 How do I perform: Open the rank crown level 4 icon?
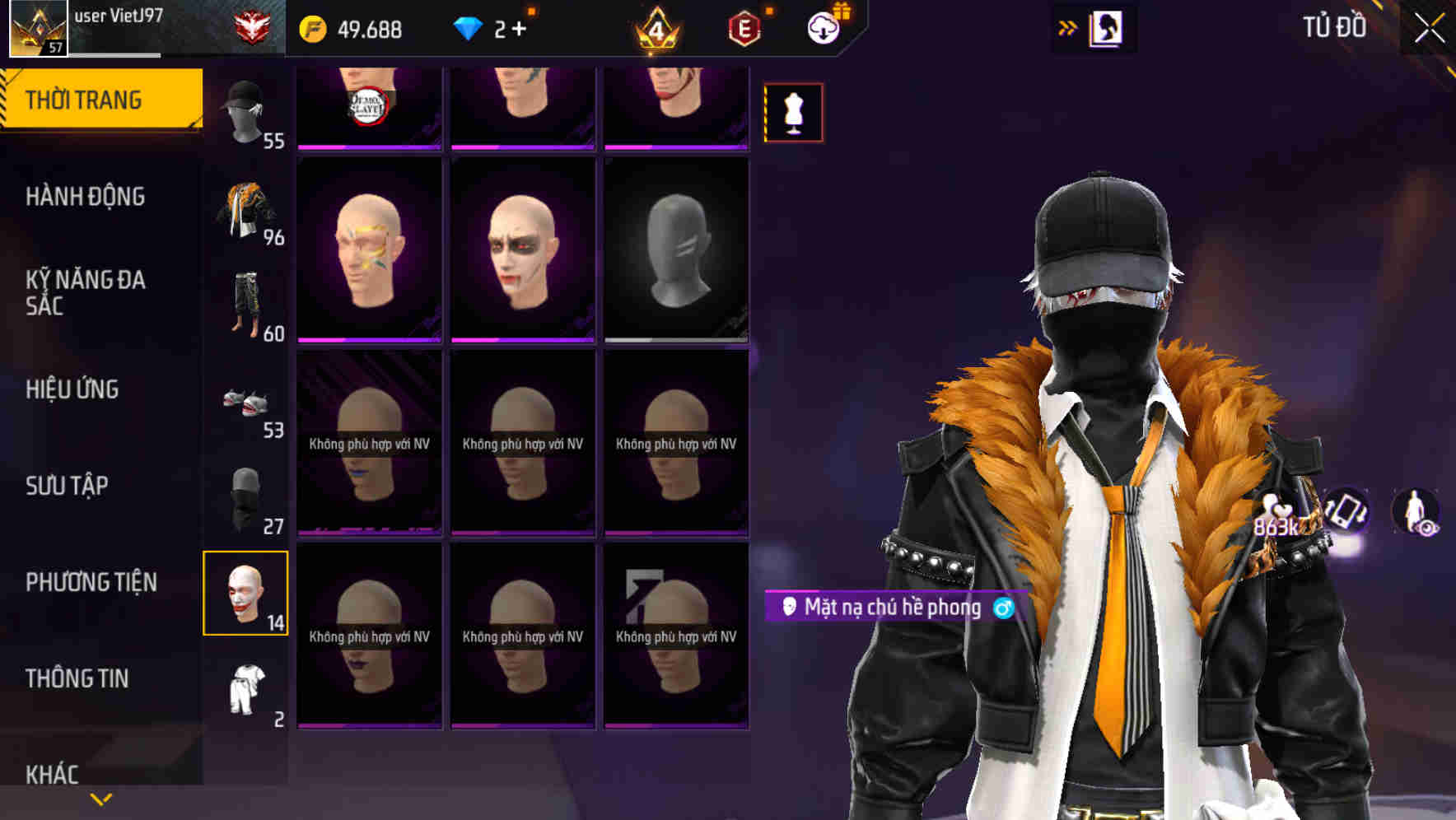point(655,27)
